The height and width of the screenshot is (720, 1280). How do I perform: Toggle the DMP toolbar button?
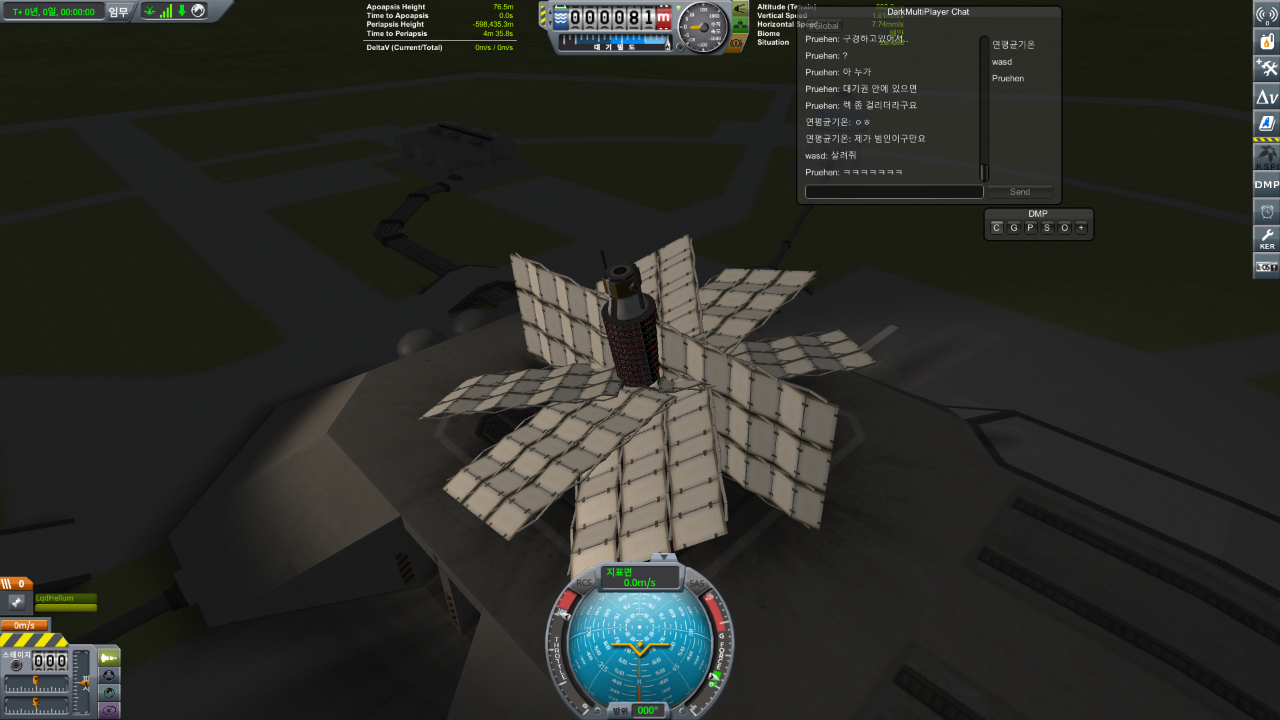click(1267, 184)
